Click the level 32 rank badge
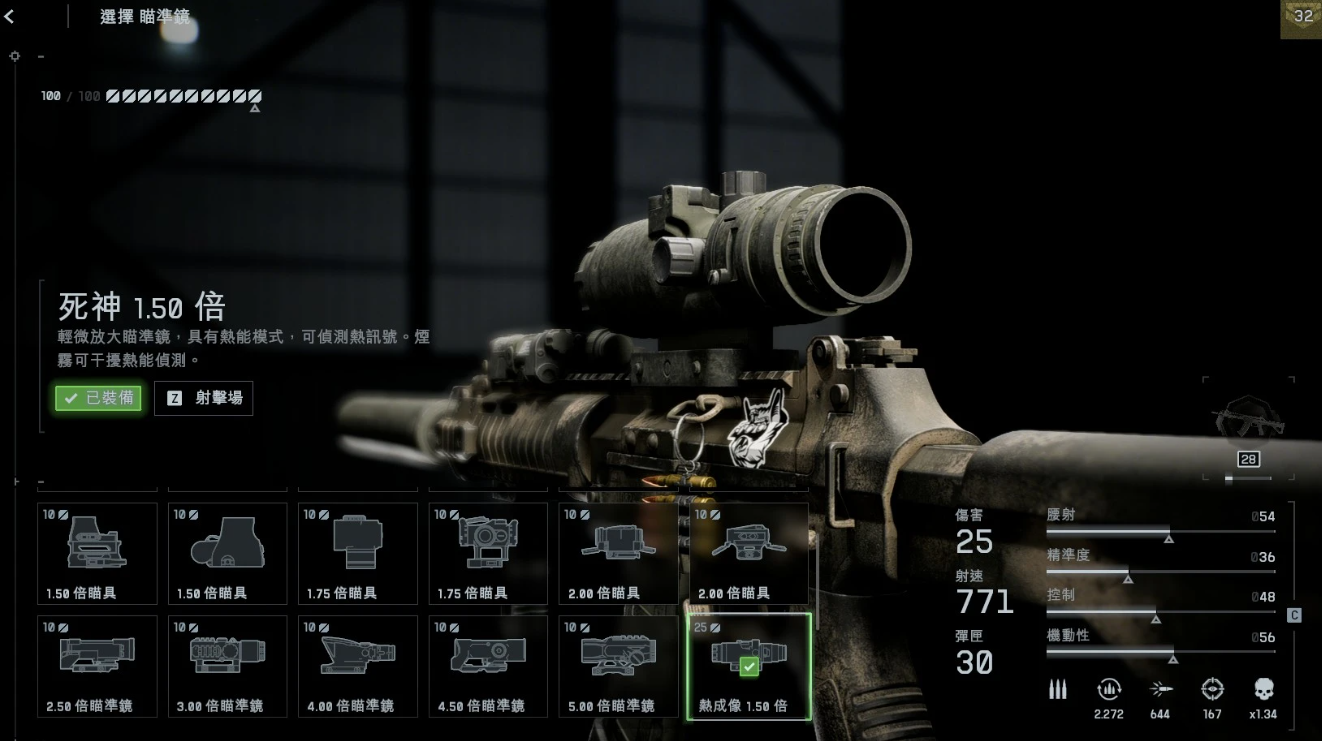Viewport: 1322px width, 741px height. [x=1302, y=18]
